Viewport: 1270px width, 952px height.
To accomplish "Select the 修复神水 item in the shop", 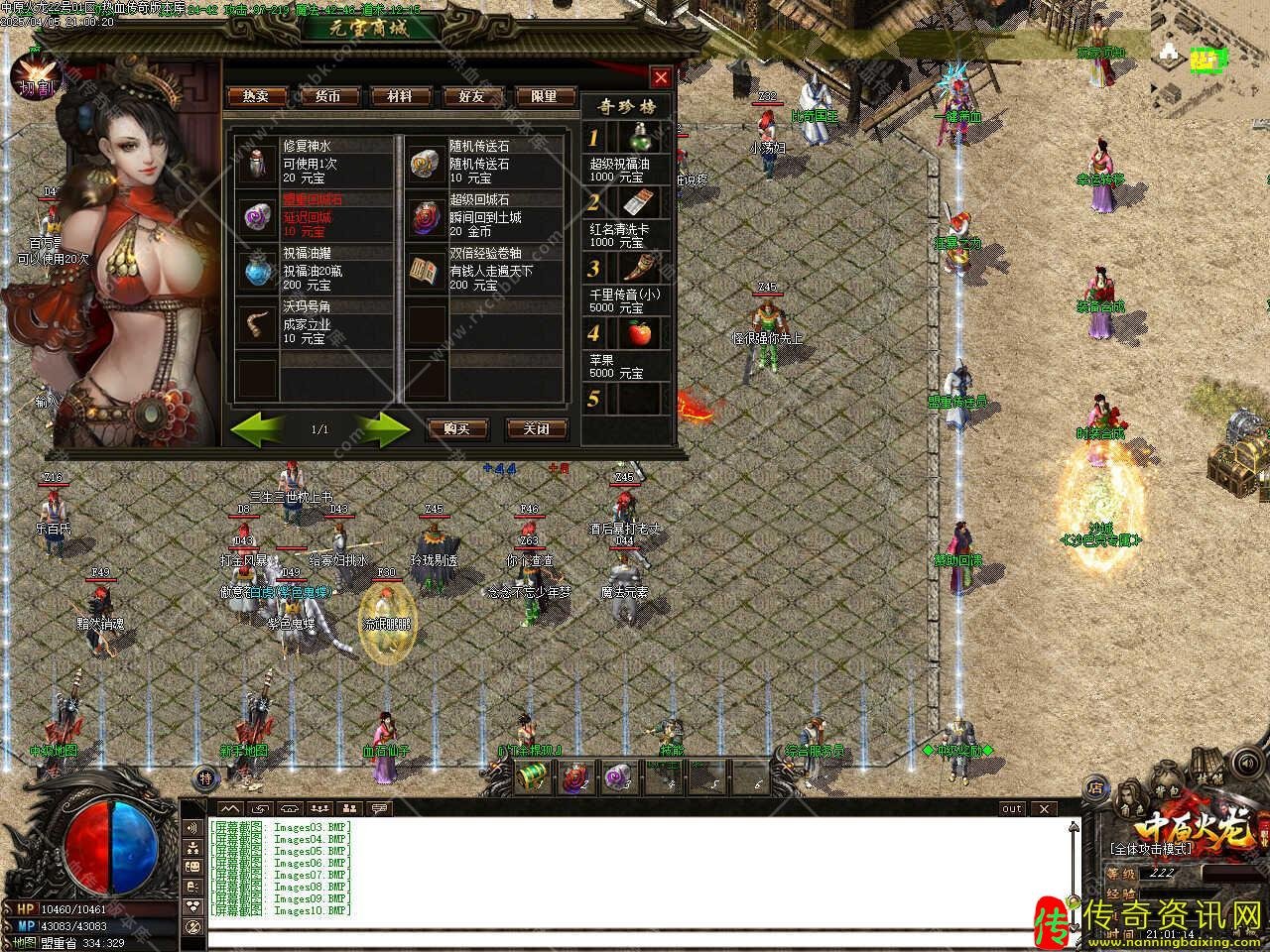I will point(257,160).
